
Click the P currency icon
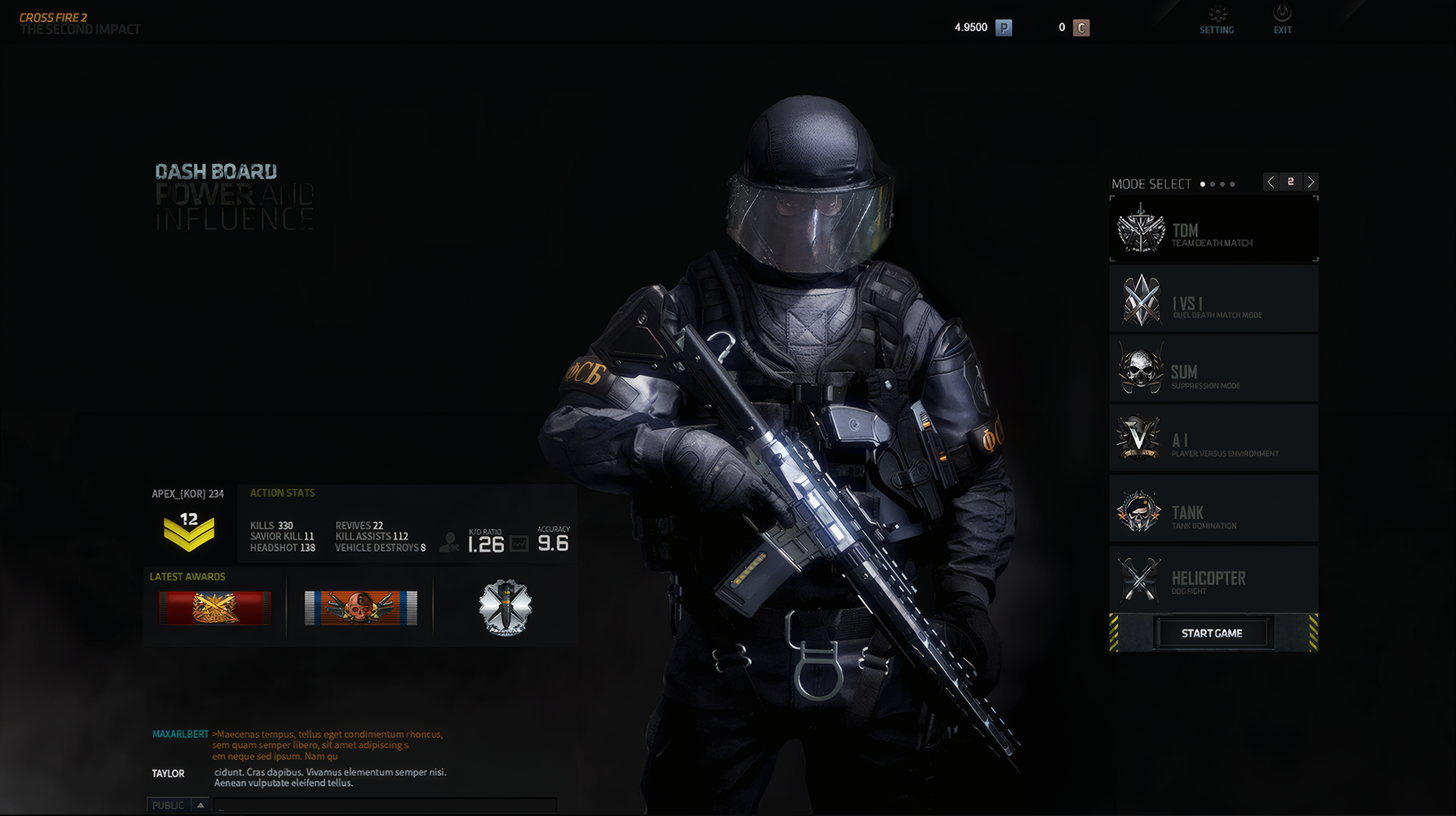[x=1003, y=28]
